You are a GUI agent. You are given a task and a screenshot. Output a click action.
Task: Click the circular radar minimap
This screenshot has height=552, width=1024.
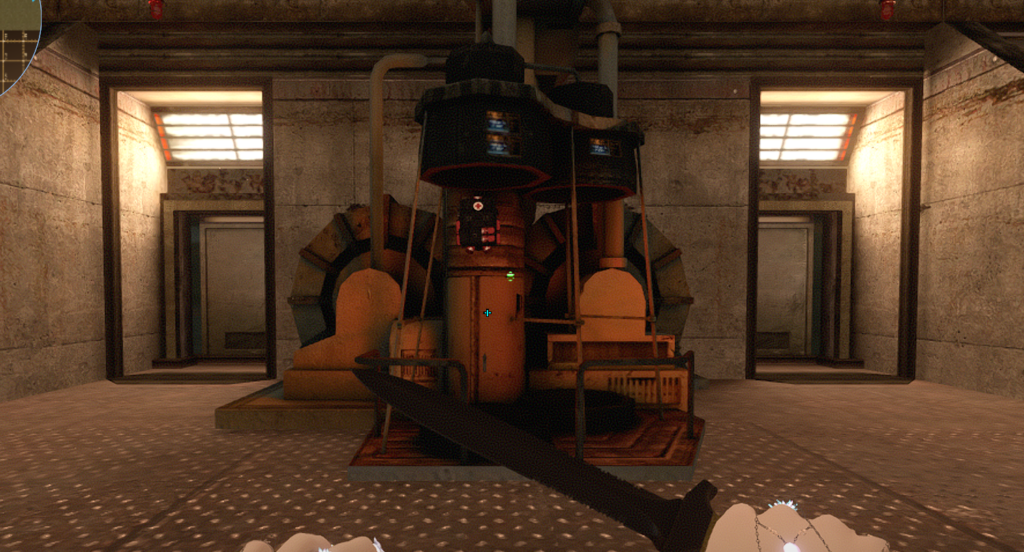tap(14, 40)
